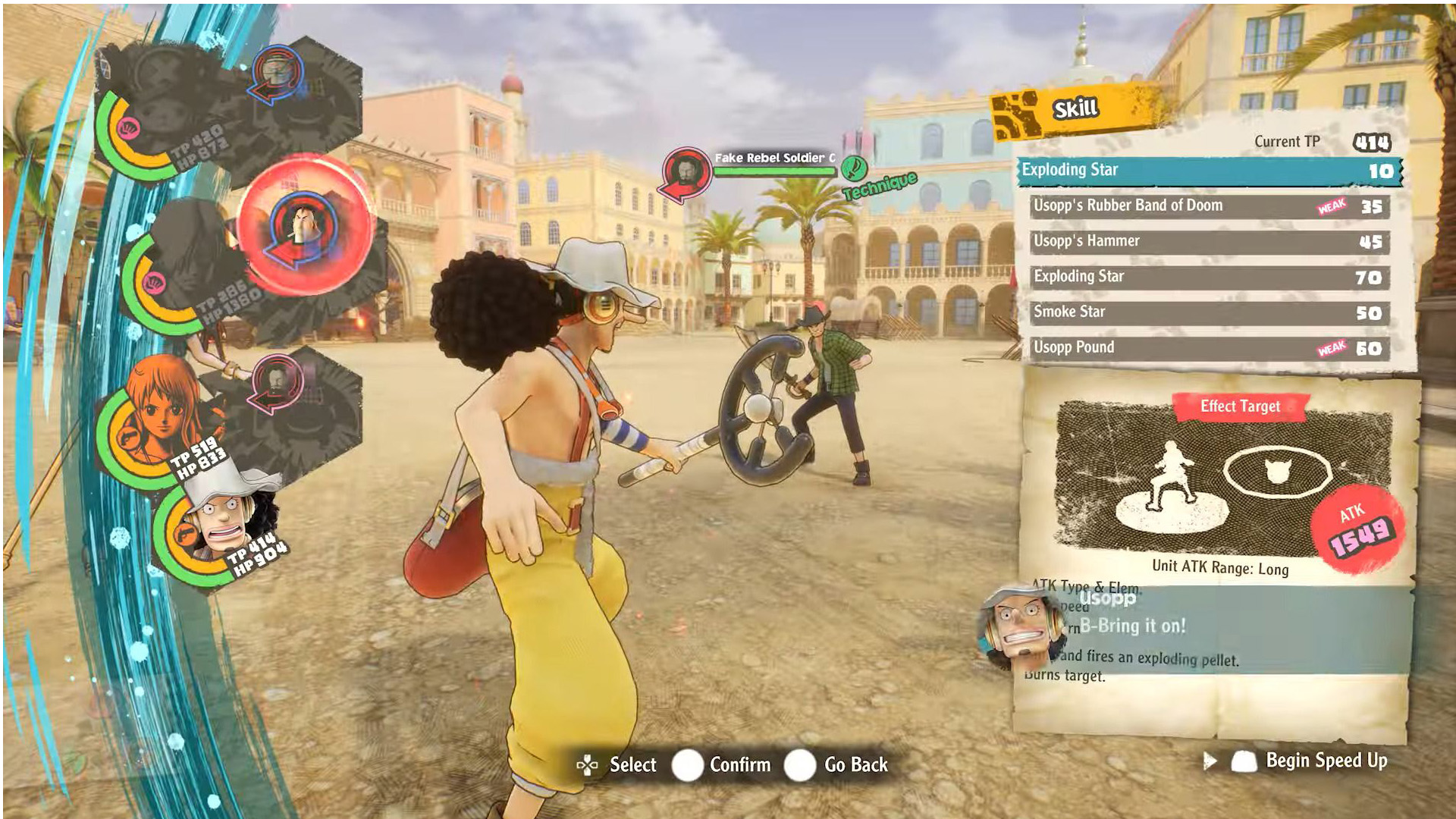Click the red glowing enemy turn icon
Image resolution: width=1456 pixels, height=819 pixels.
tap(305, 226)
